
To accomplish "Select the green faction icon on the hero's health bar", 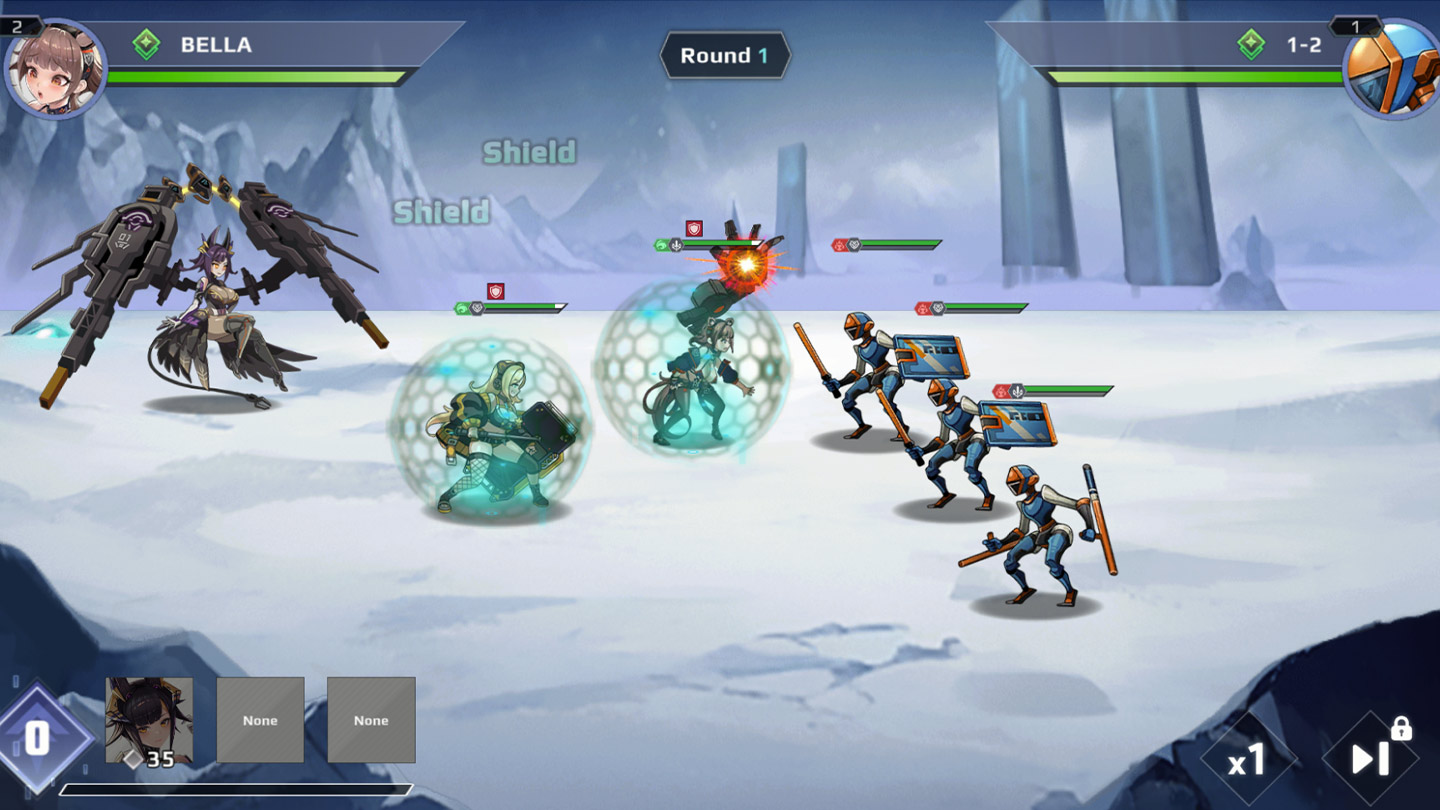I will (x=661, y=245).
